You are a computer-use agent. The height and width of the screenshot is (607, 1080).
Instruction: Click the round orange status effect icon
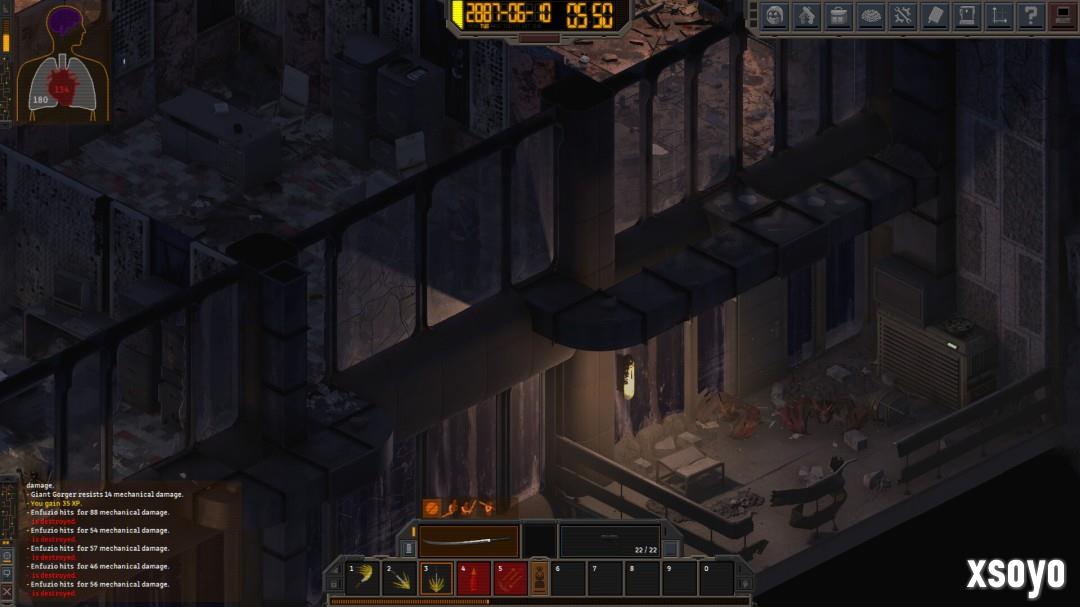[432, 508]
